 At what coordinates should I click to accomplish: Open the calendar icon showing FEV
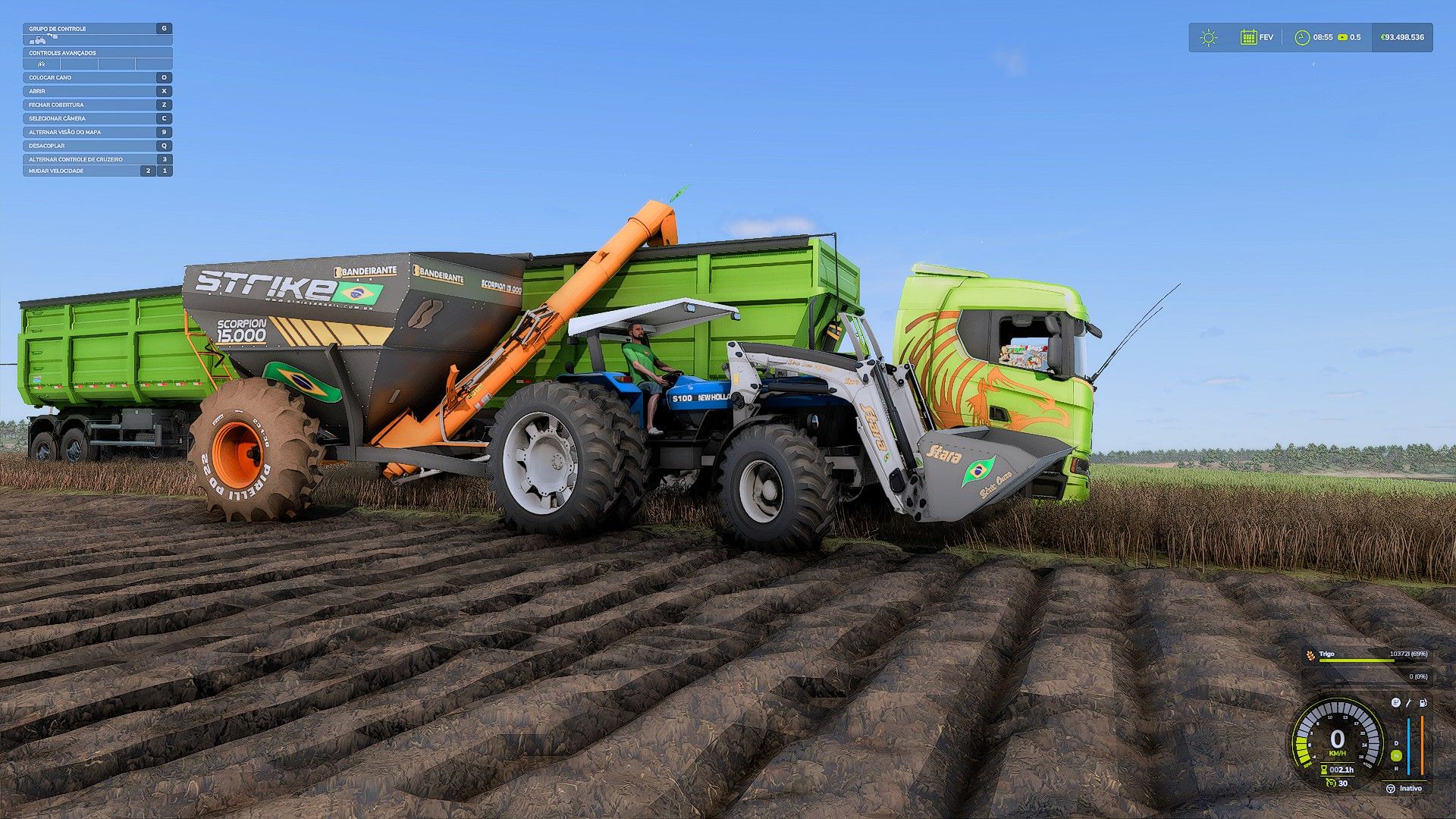click(x=1248, y=37)
